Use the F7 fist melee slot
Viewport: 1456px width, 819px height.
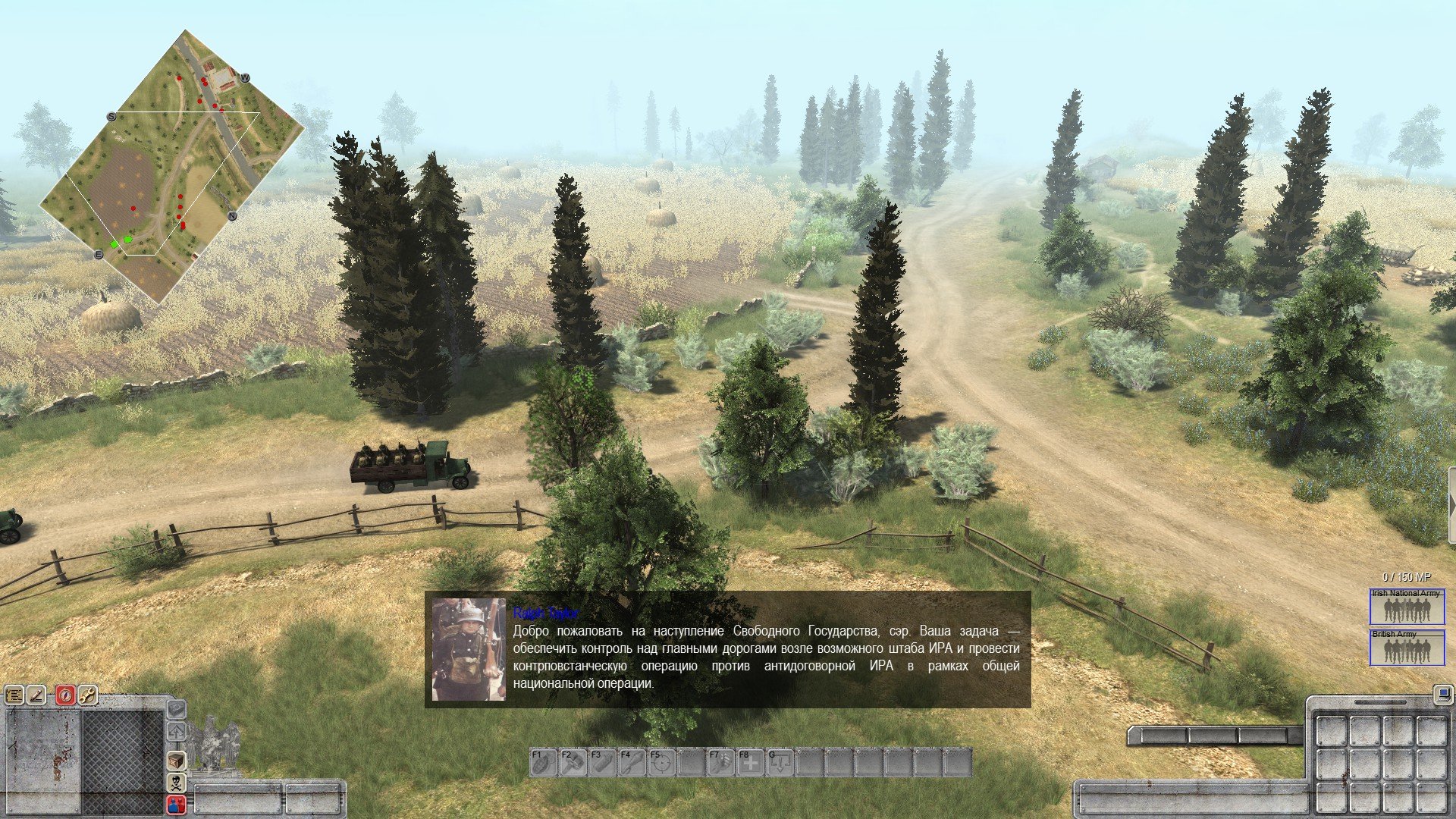click(720, 763)
